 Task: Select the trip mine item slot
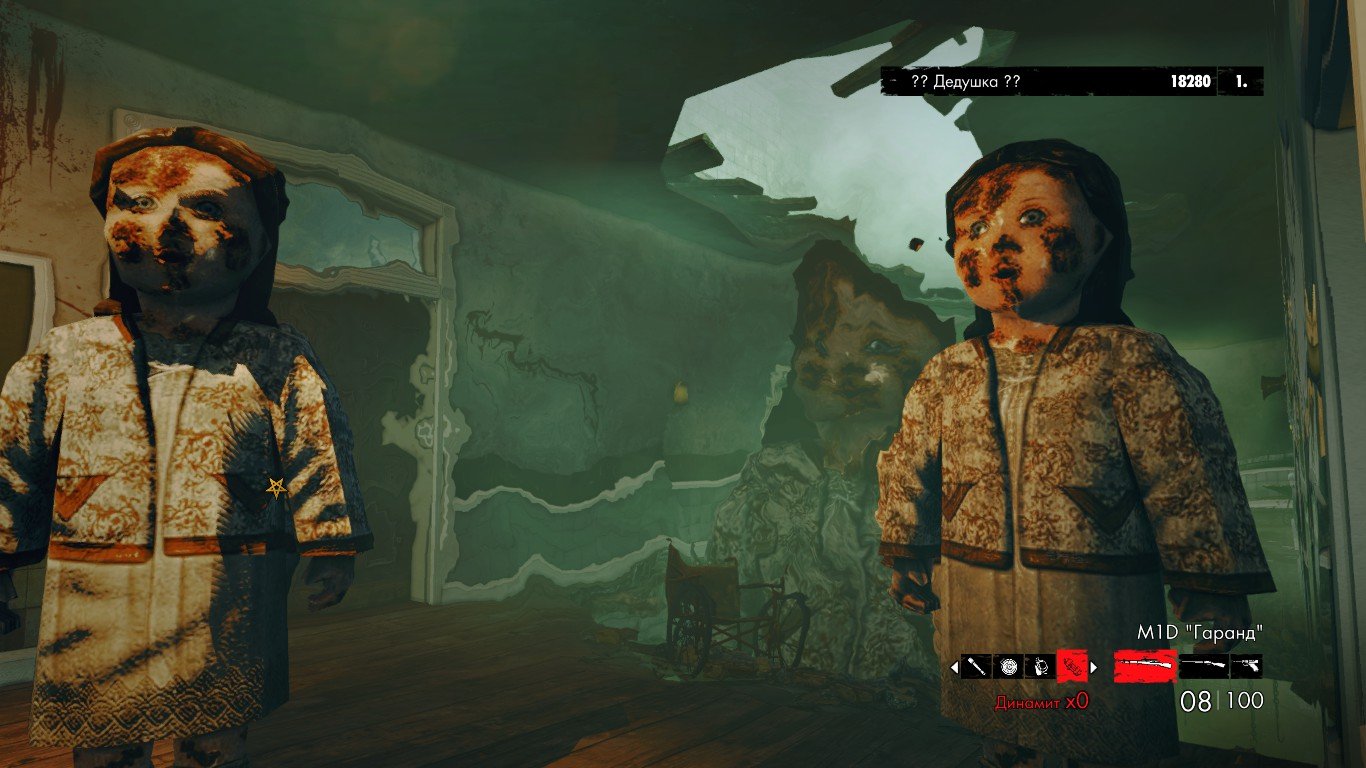coord(1040,666)
